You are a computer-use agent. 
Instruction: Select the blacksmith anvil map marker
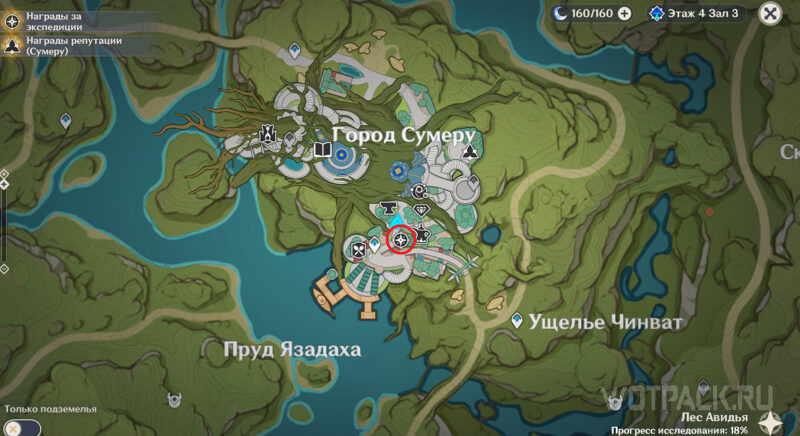tap(388, 206)
